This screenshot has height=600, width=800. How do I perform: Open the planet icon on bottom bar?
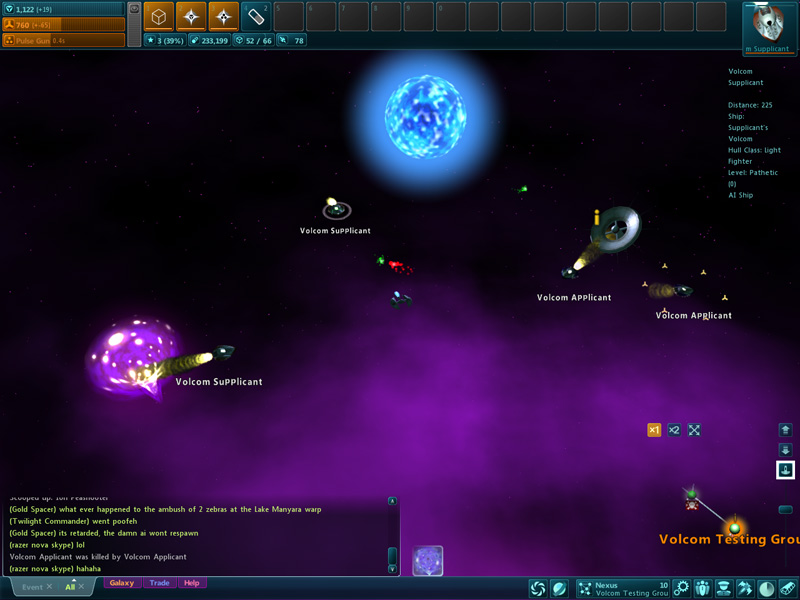[x=560, y=589]
